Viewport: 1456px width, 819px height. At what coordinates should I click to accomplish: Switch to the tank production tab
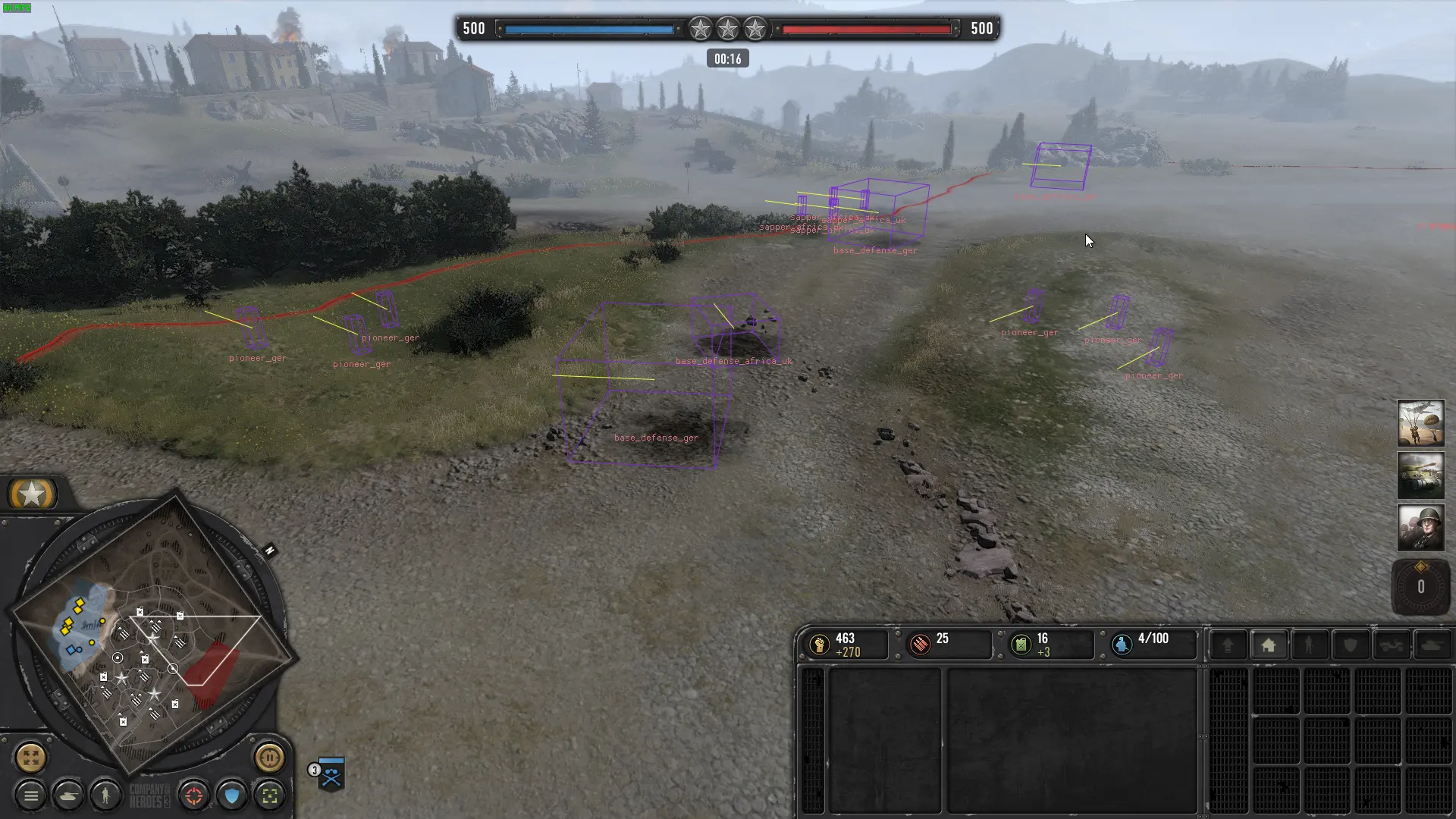point(1432,645)
